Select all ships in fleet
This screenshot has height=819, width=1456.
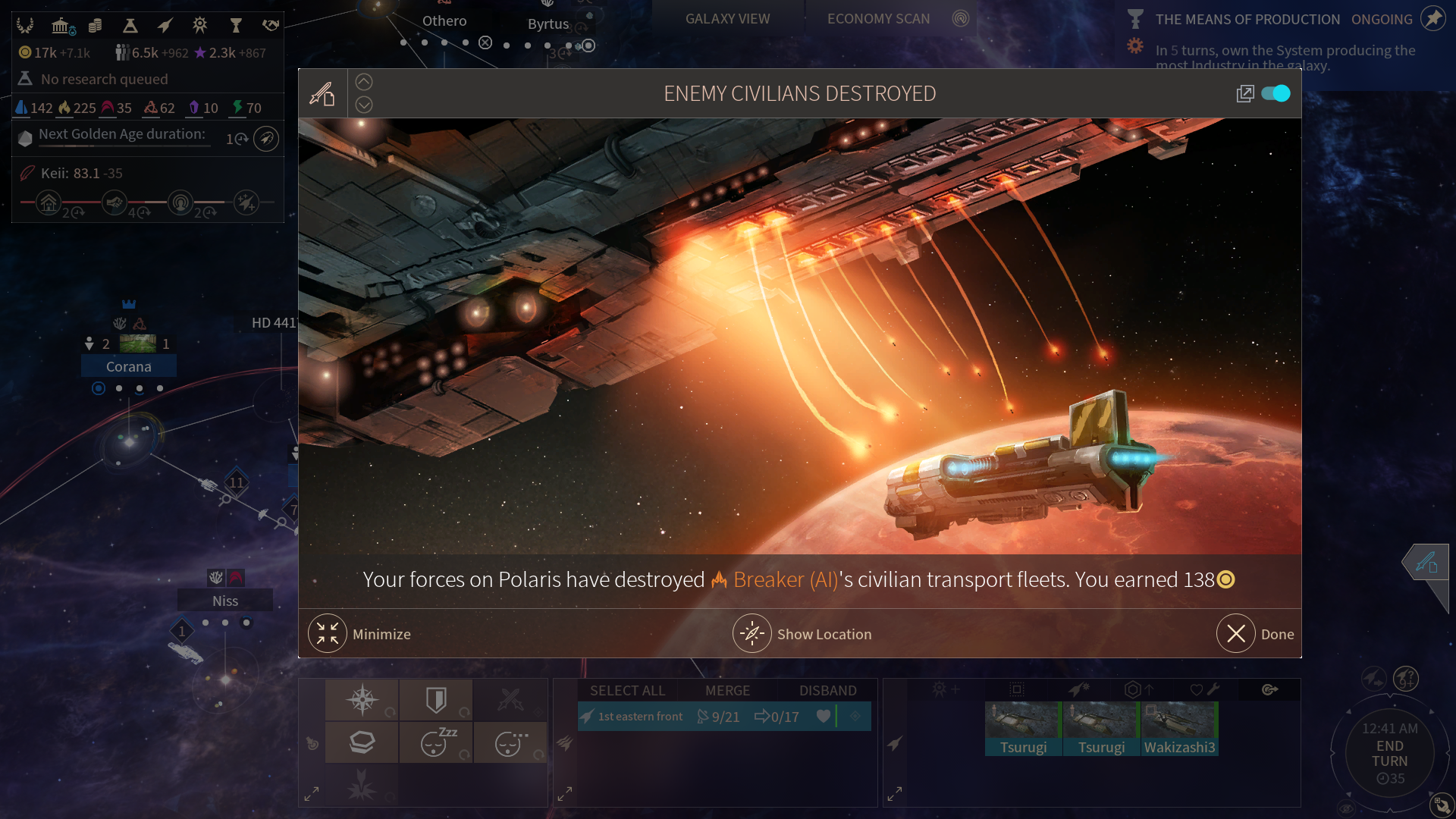[627, 690]
